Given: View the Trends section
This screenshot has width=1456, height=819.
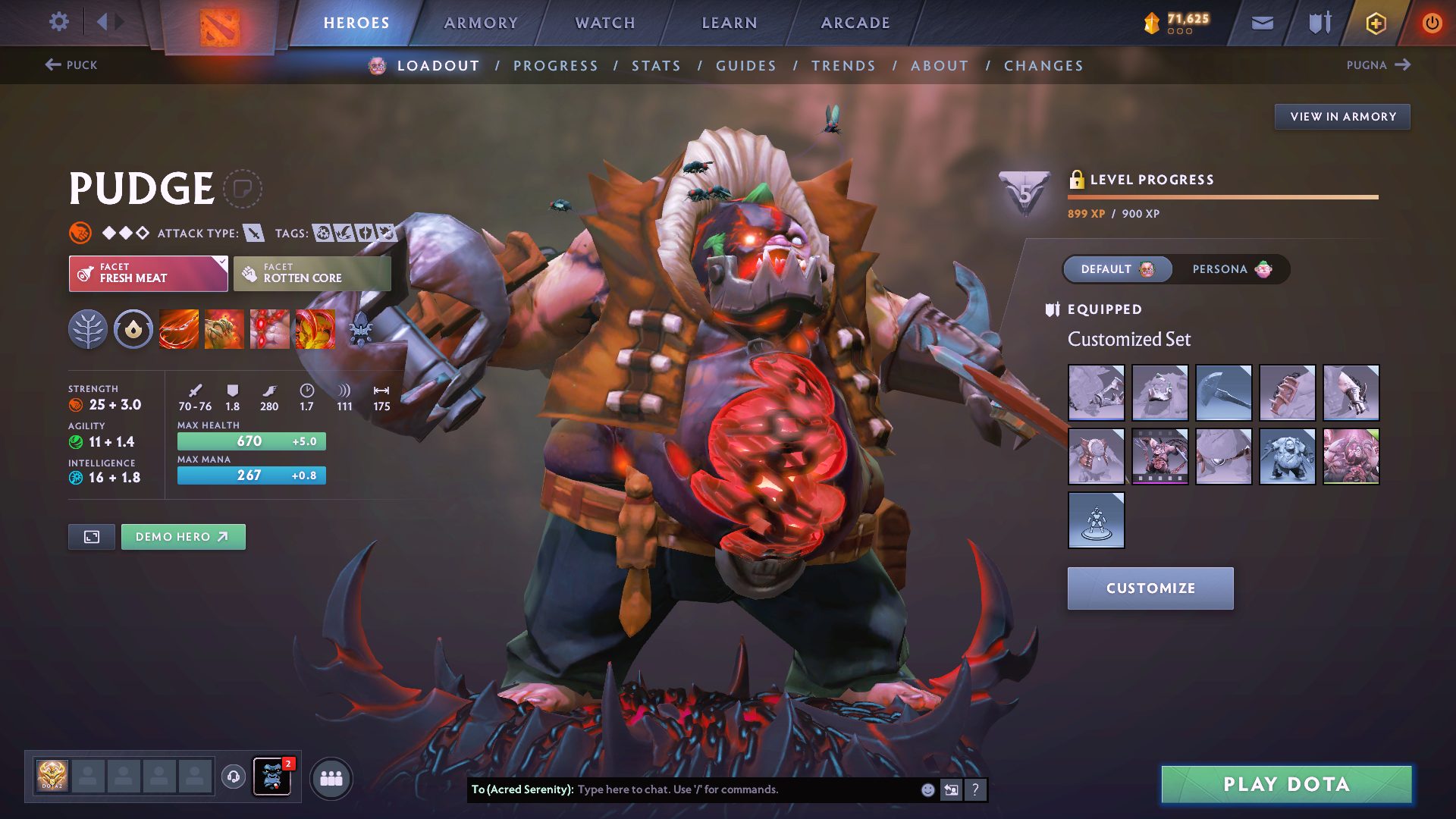Looking at the screenshot, I should point(843,66).
